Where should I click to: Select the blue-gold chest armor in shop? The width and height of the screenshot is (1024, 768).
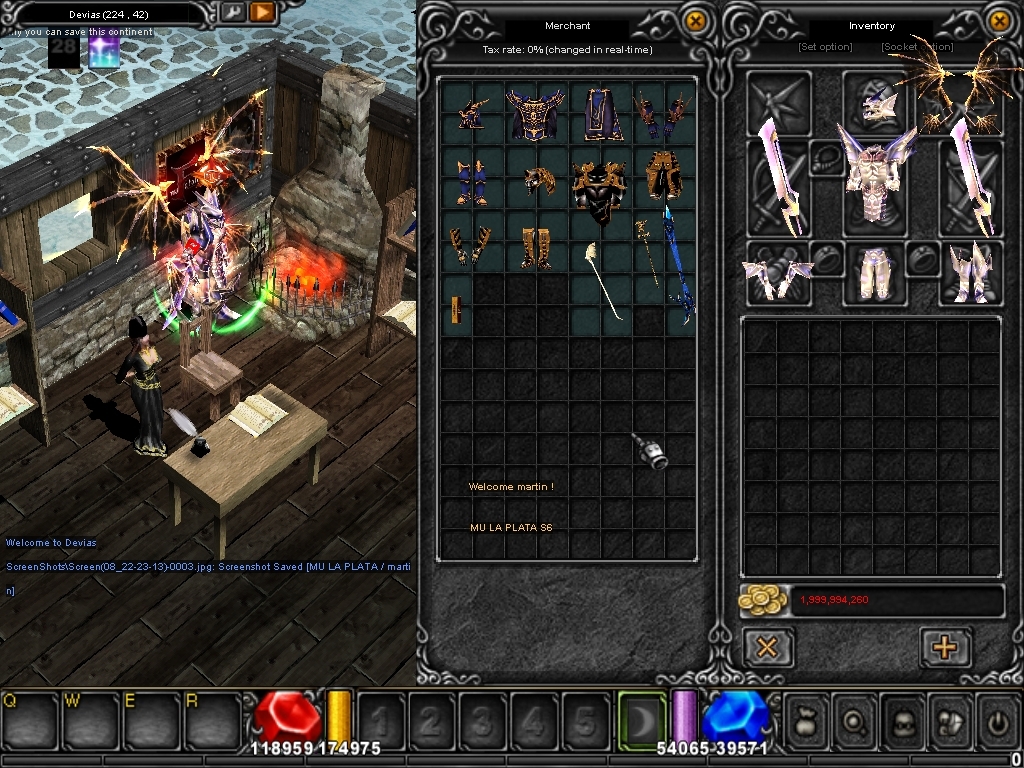535,114
